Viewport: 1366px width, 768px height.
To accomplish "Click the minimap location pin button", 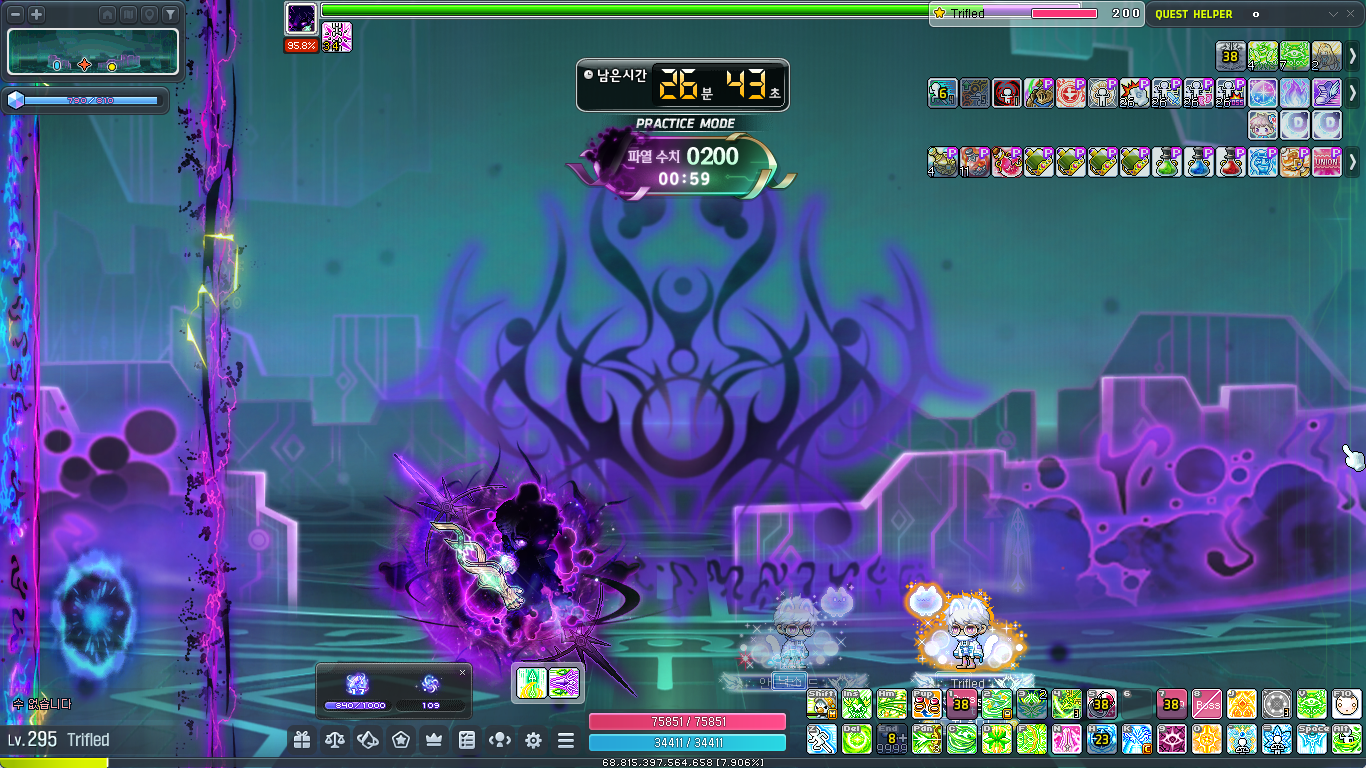I will (x=149, y=15).
